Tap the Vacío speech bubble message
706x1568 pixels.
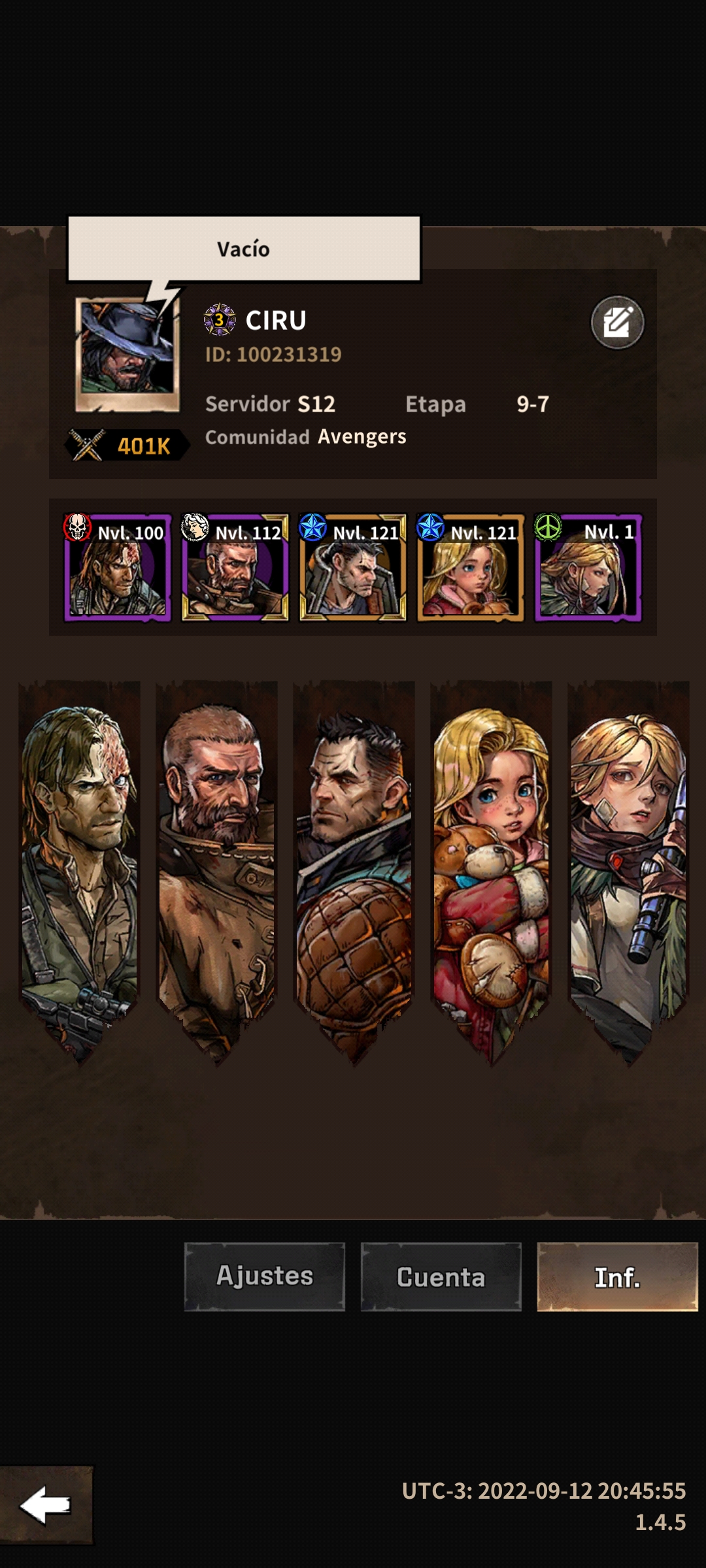tap(244, 249)
